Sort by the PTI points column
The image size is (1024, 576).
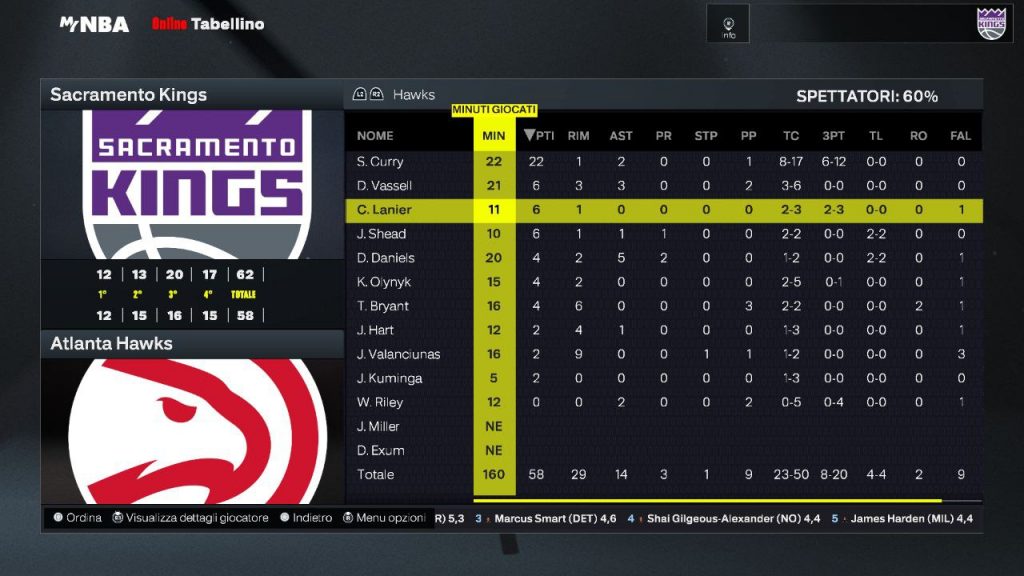point(539,136)
